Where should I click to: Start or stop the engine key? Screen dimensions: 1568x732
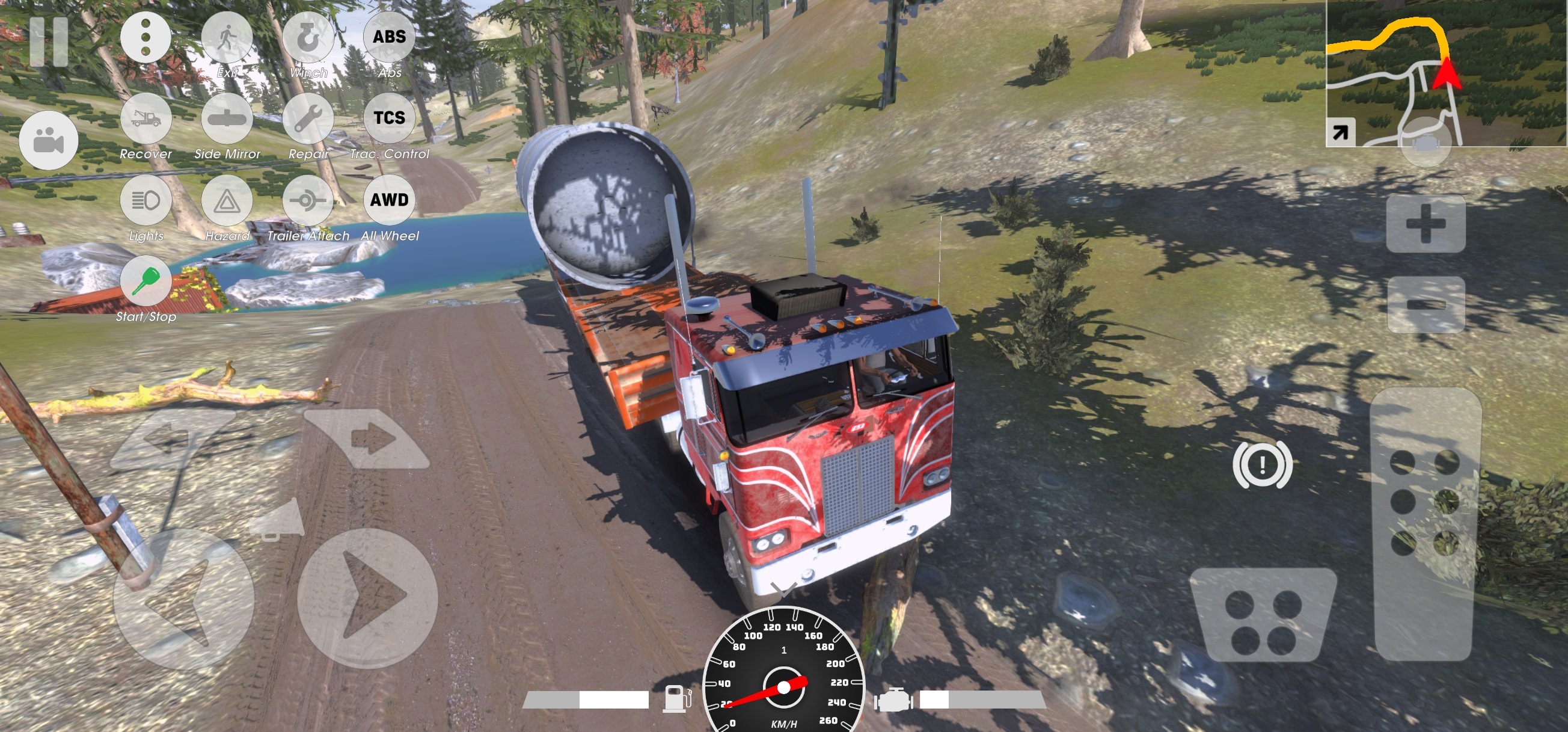[145, 281]
